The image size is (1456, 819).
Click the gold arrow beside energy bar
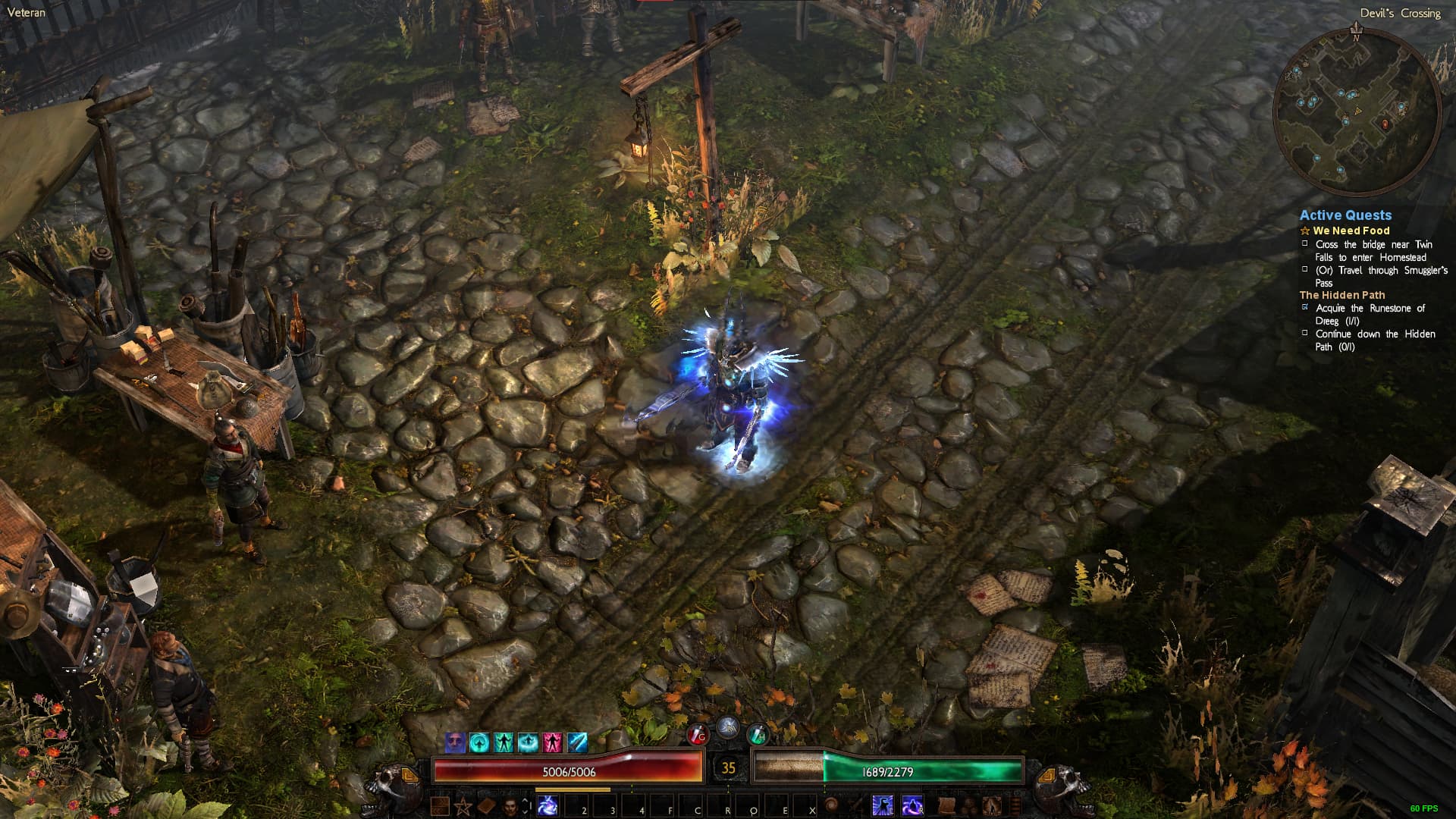click(x=1046, y=775)
